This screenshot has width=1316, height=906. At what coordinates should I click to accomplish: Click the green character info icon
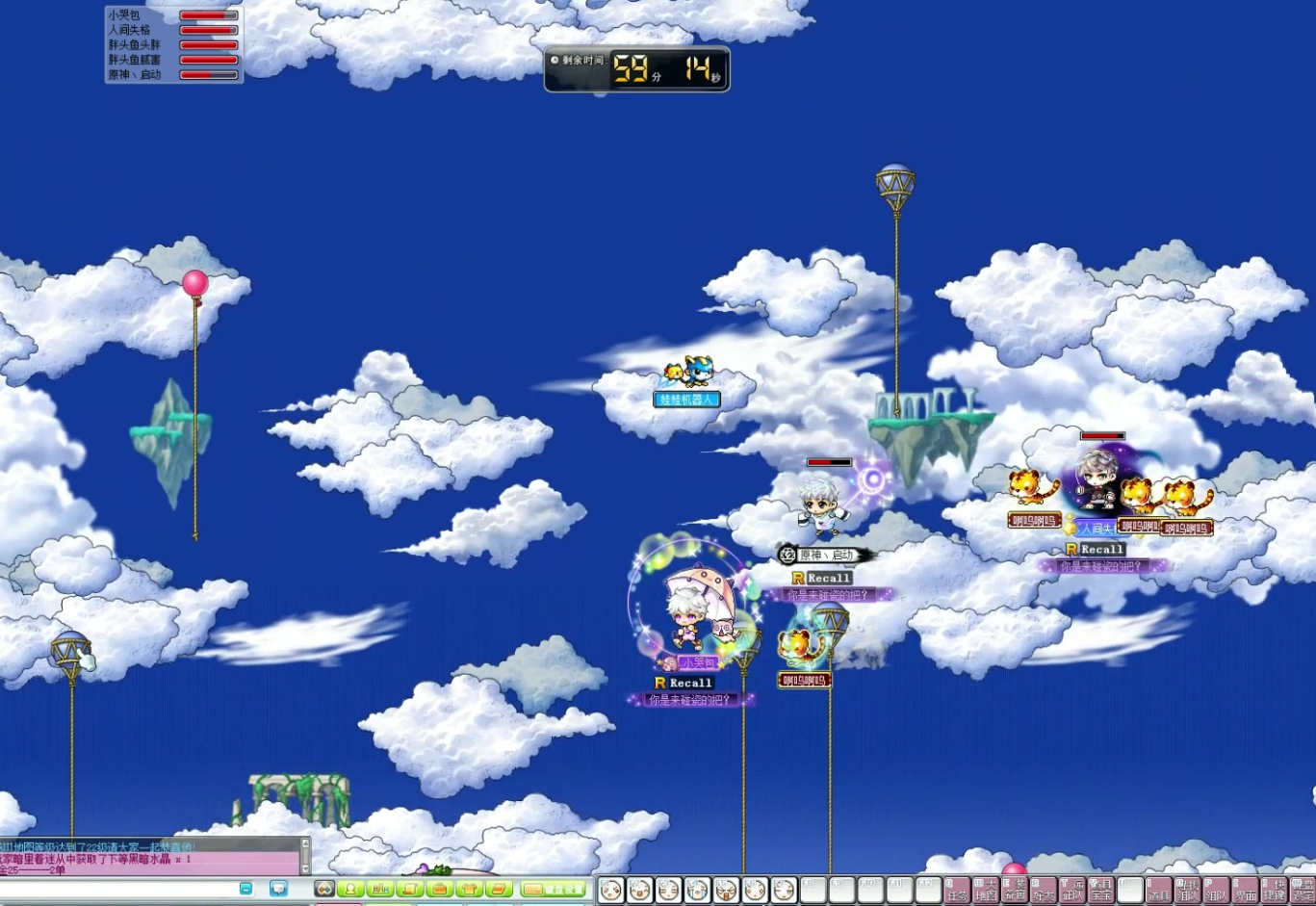tap(349, 889)
